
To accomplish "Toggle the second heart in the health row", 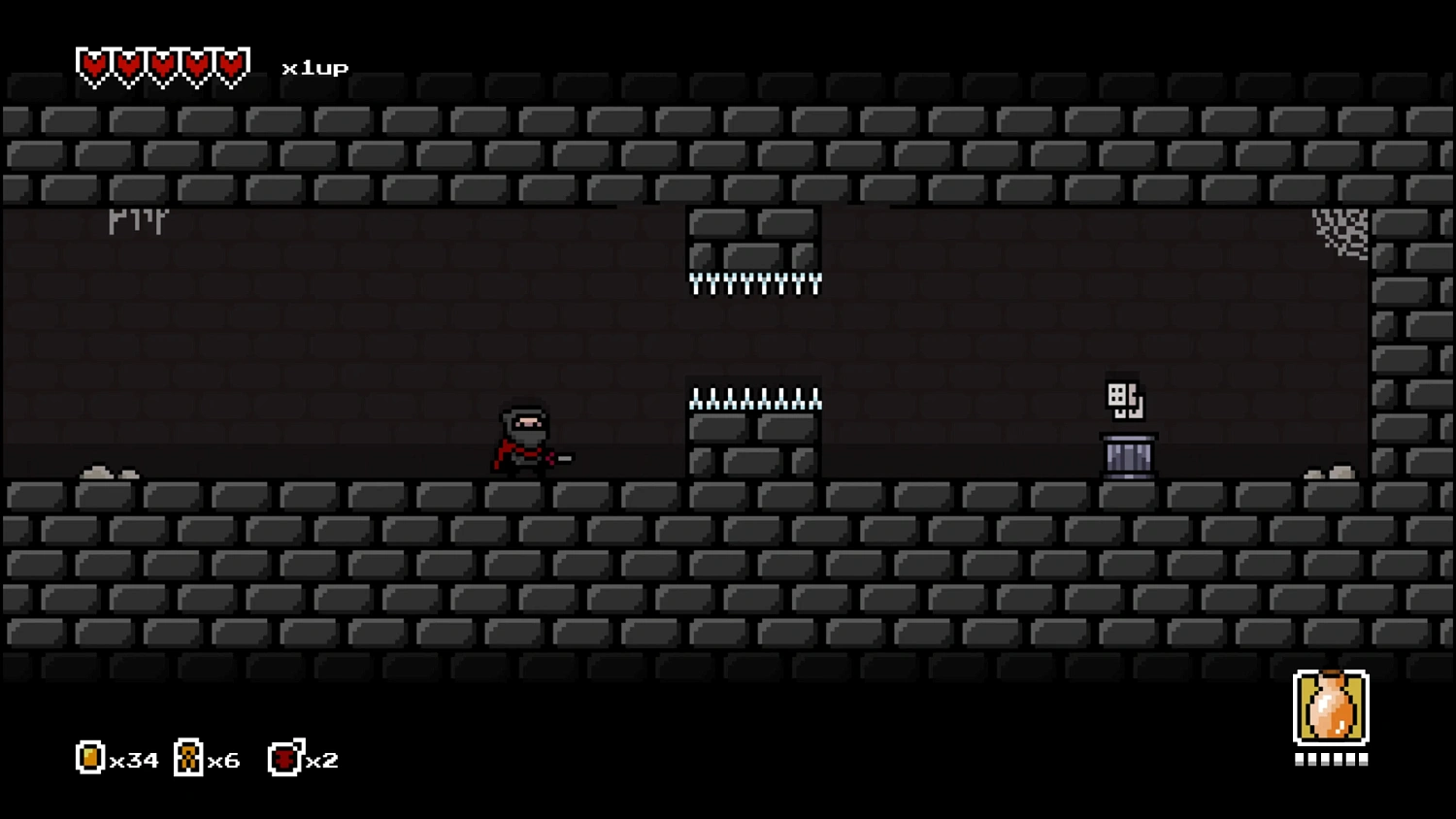I will (x=127, y=65).
